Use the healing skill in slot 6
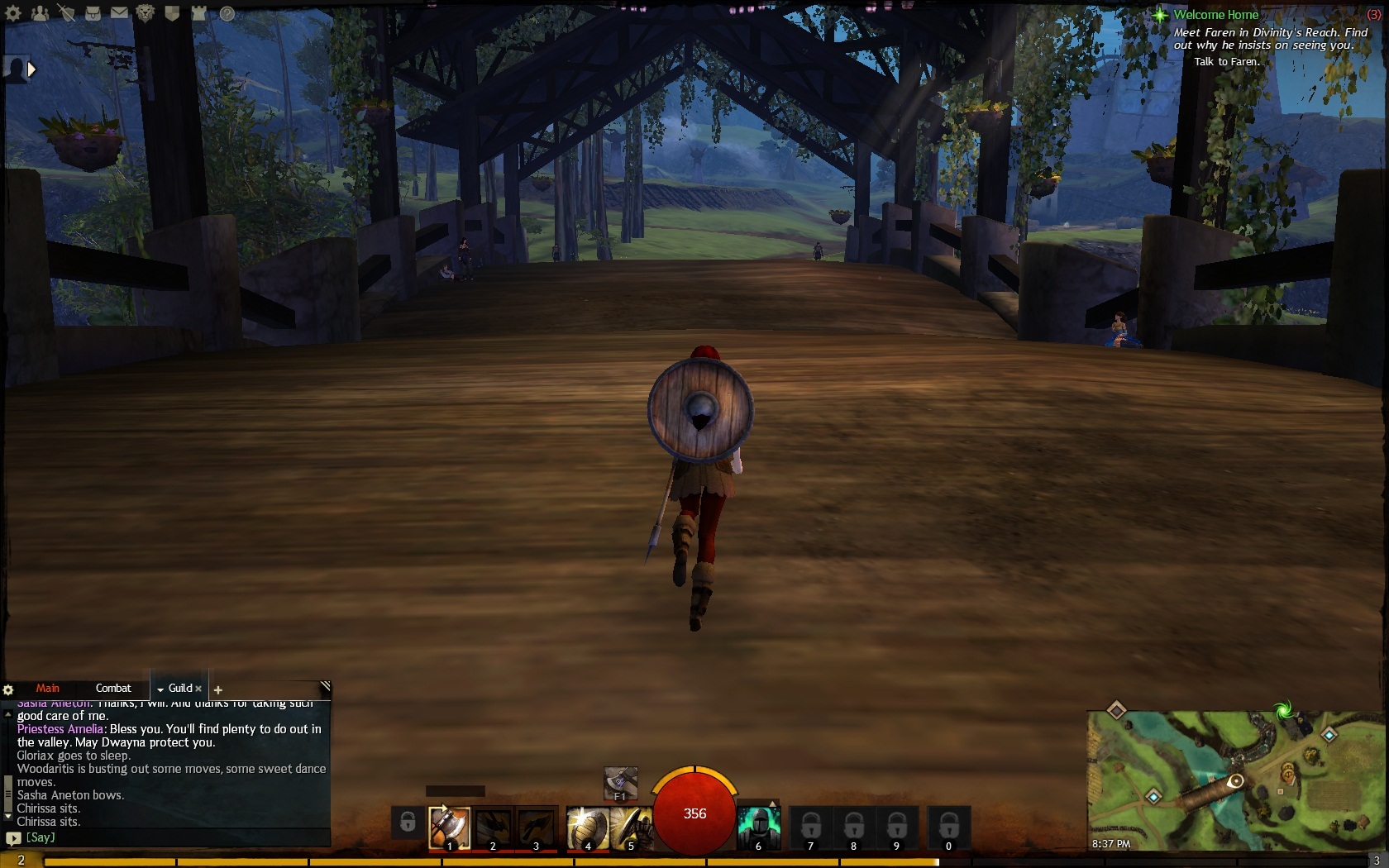1389x868 pixels. pos(758,827)
